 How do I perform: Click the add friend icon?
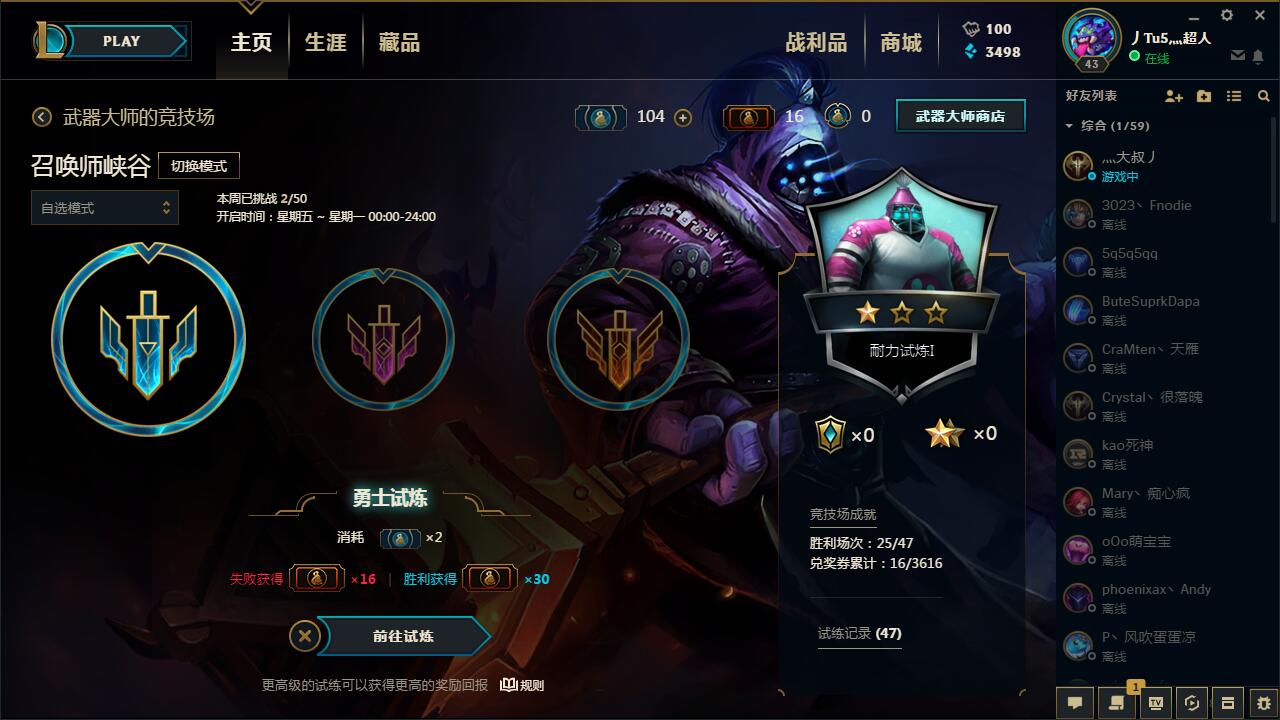1172,96
